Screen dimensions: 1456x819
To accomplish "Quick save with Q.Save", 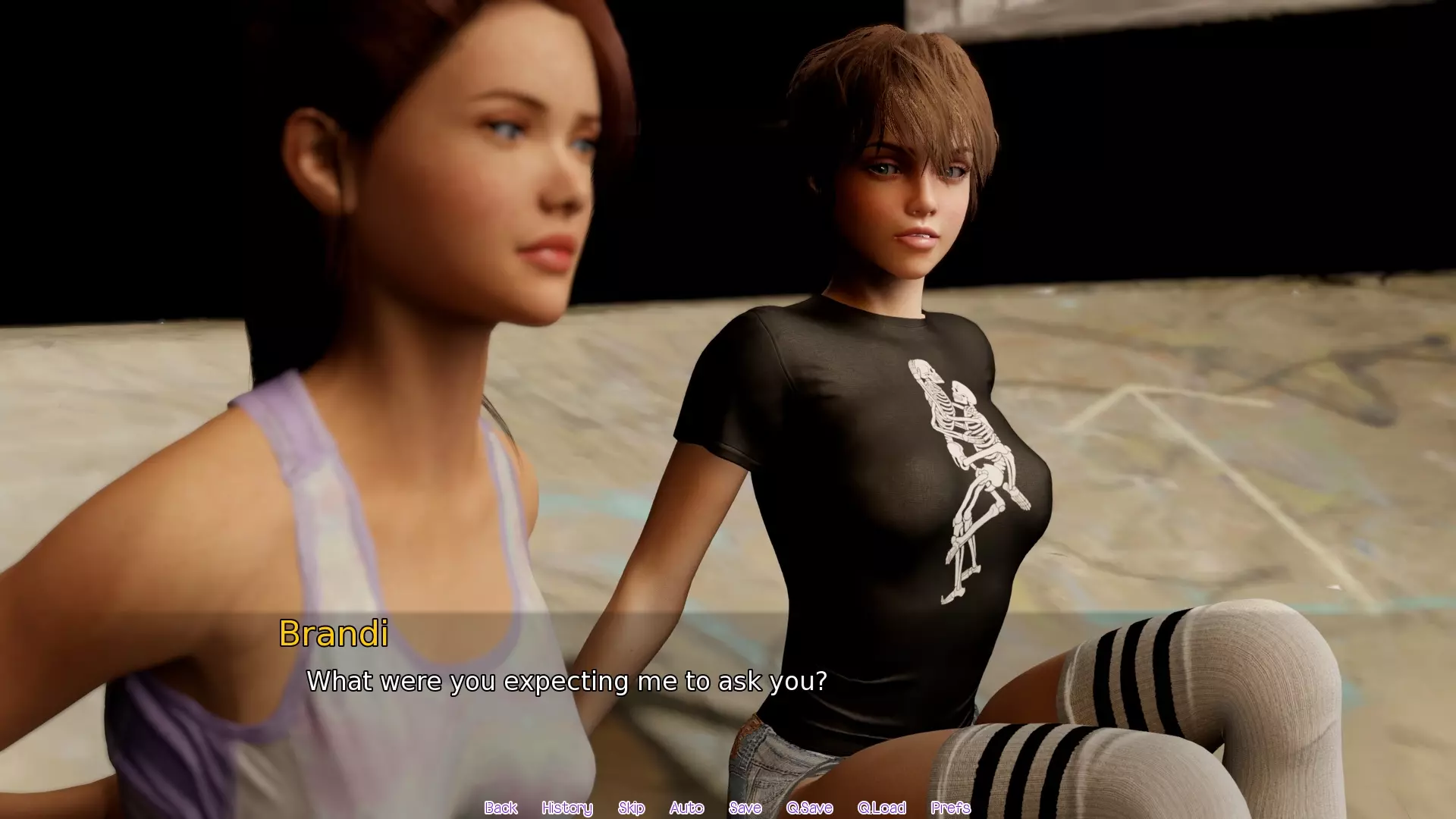I will click(x=809, y=808).
